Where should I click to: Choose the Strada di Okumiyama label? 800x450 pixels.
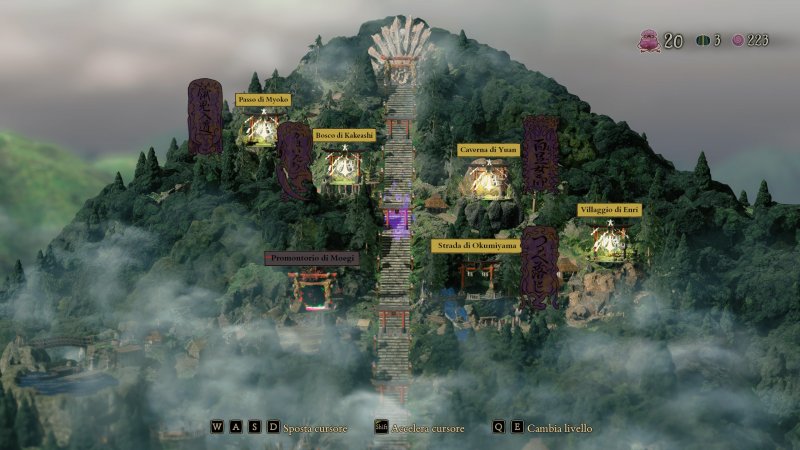pos(475,245)
